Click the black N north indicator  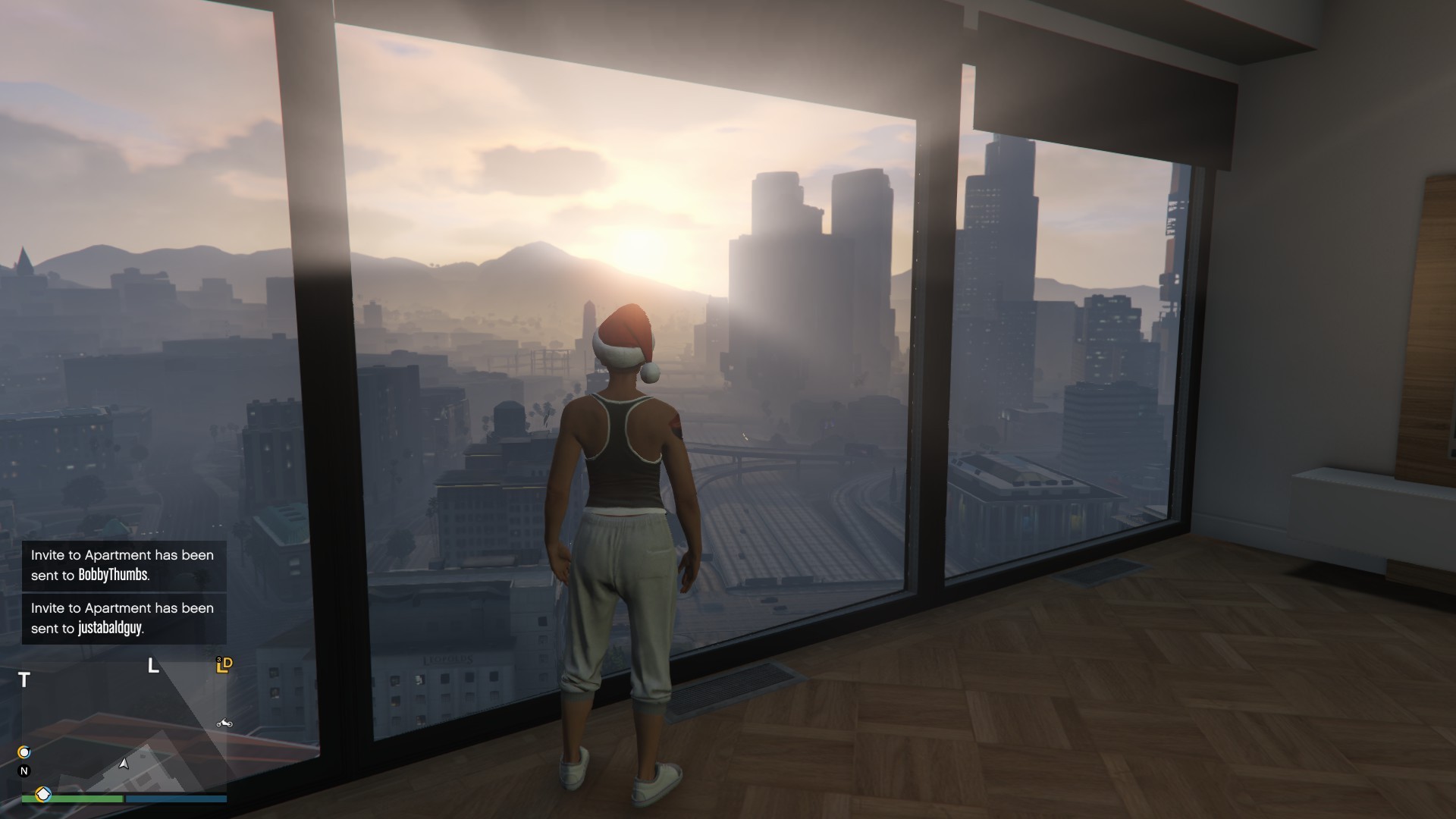click(24, 771)
